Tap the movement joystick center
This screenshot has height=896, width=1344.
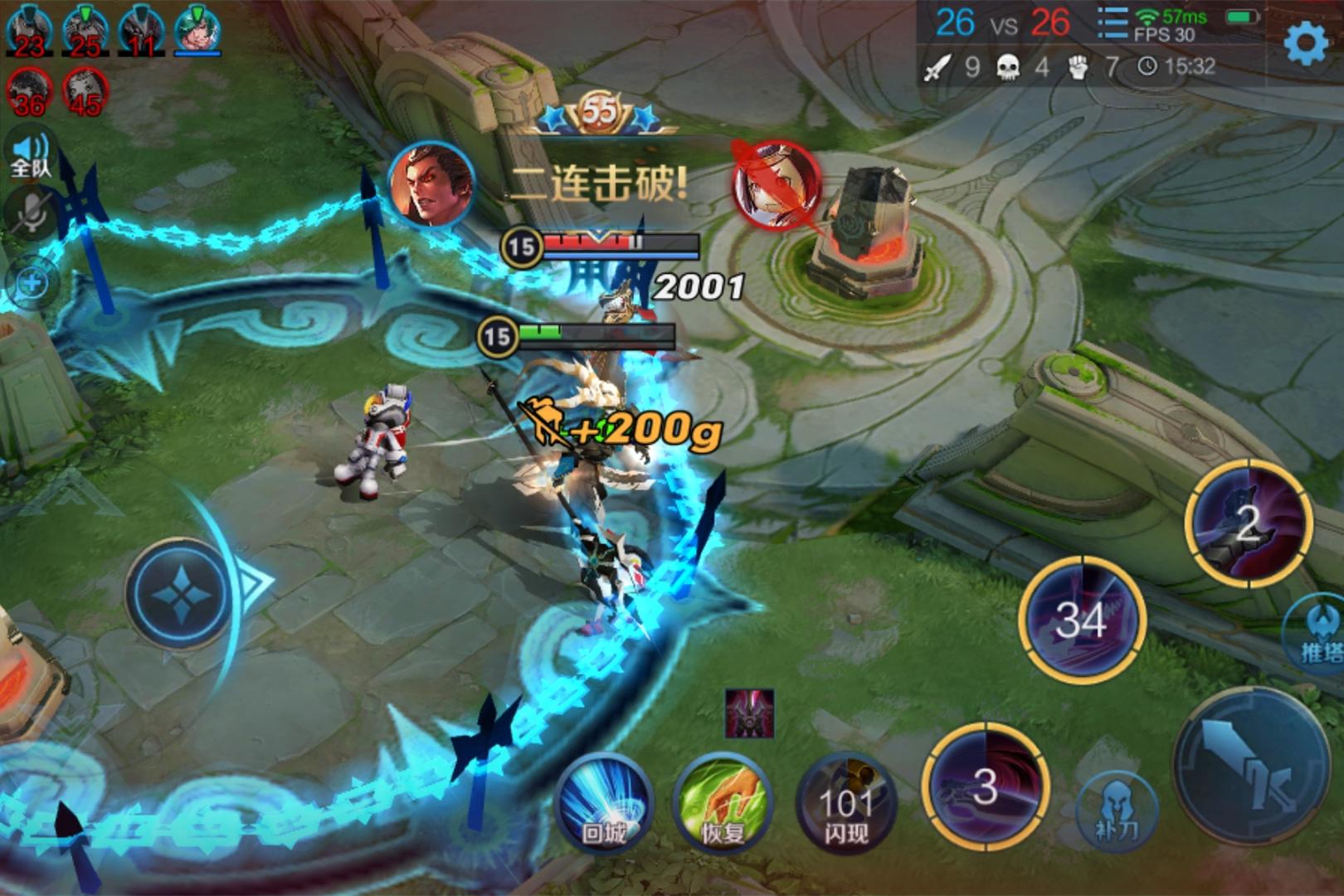click(180, 593)
